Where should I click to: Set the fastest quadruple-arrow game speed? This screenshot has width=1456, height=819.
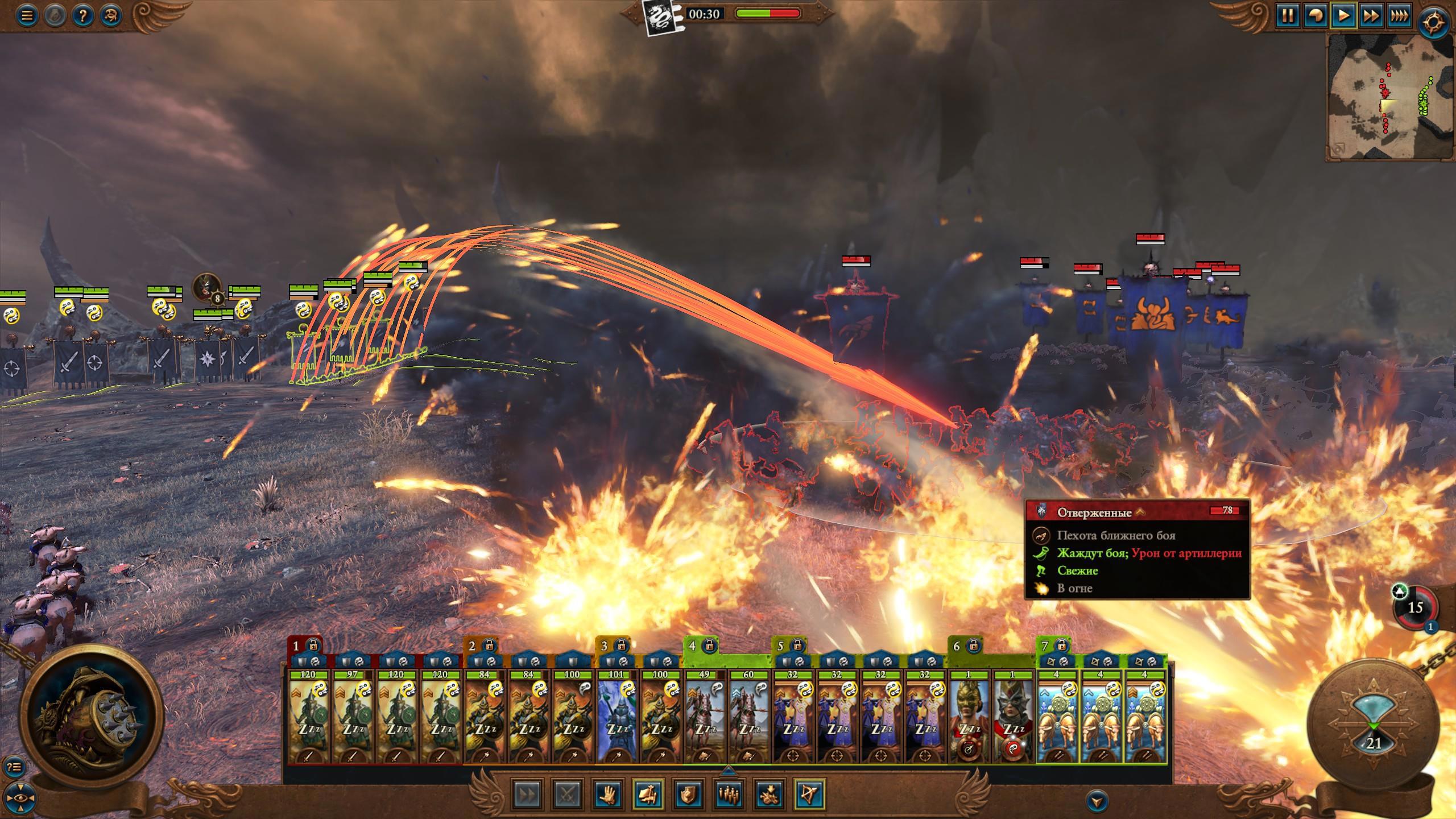click(x=1399, y=15)
